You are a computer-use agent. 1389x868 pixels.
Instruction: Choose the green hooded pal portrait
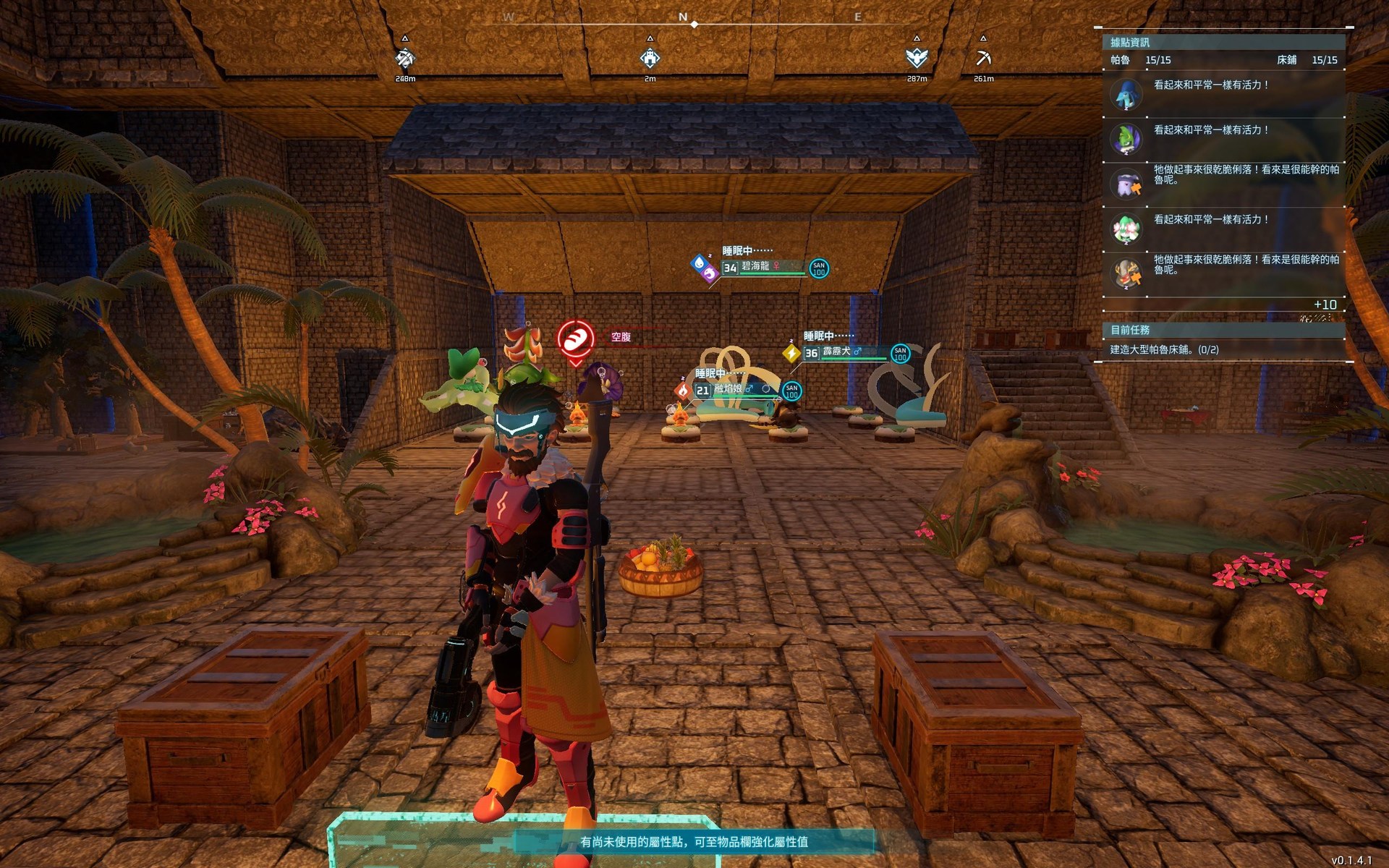(1126, 139)
